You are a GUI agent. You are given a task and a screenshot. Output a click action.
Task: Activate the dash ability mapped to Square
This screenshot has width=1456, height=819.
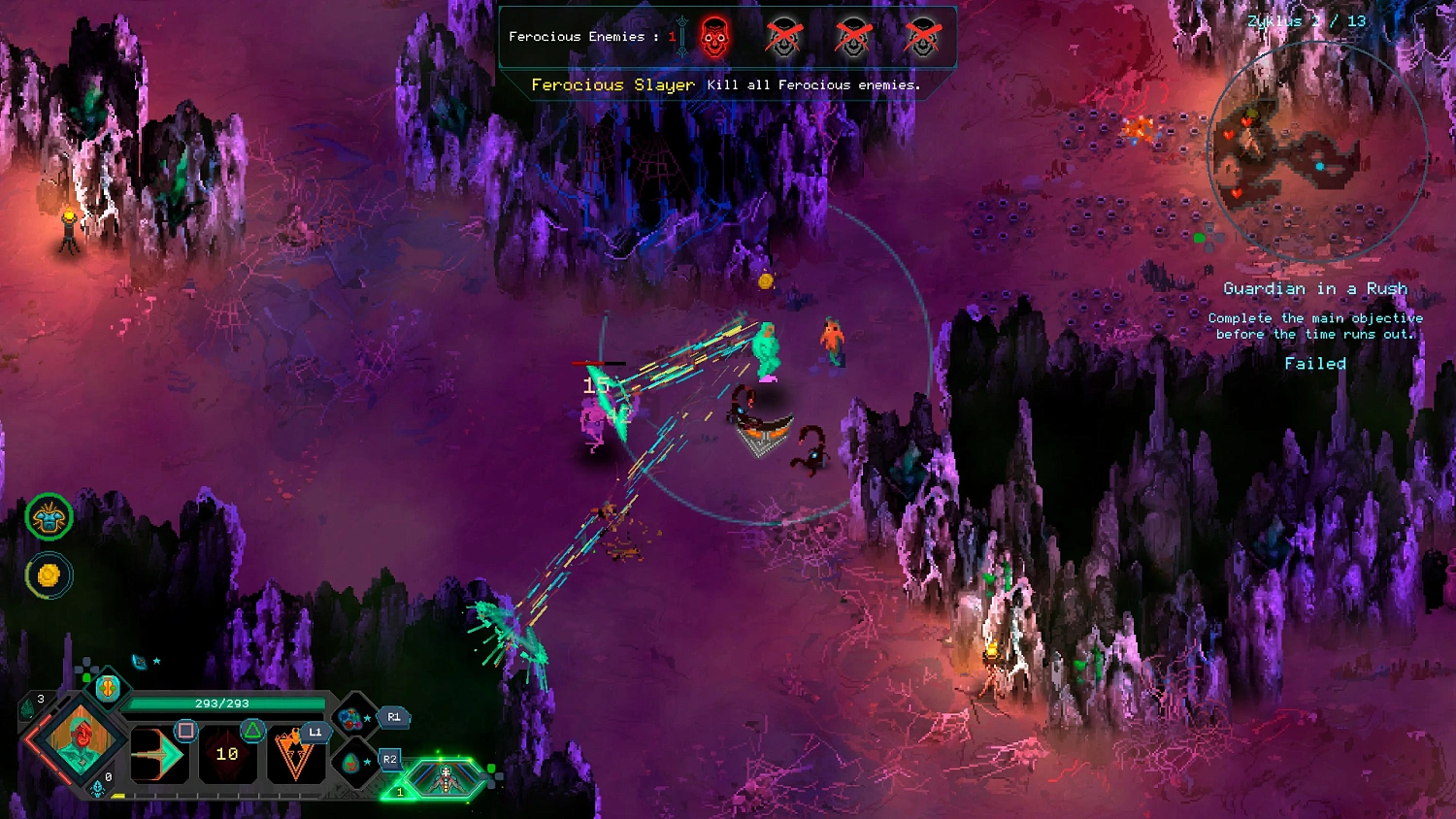pyautogui.click(x=161, y=755)
